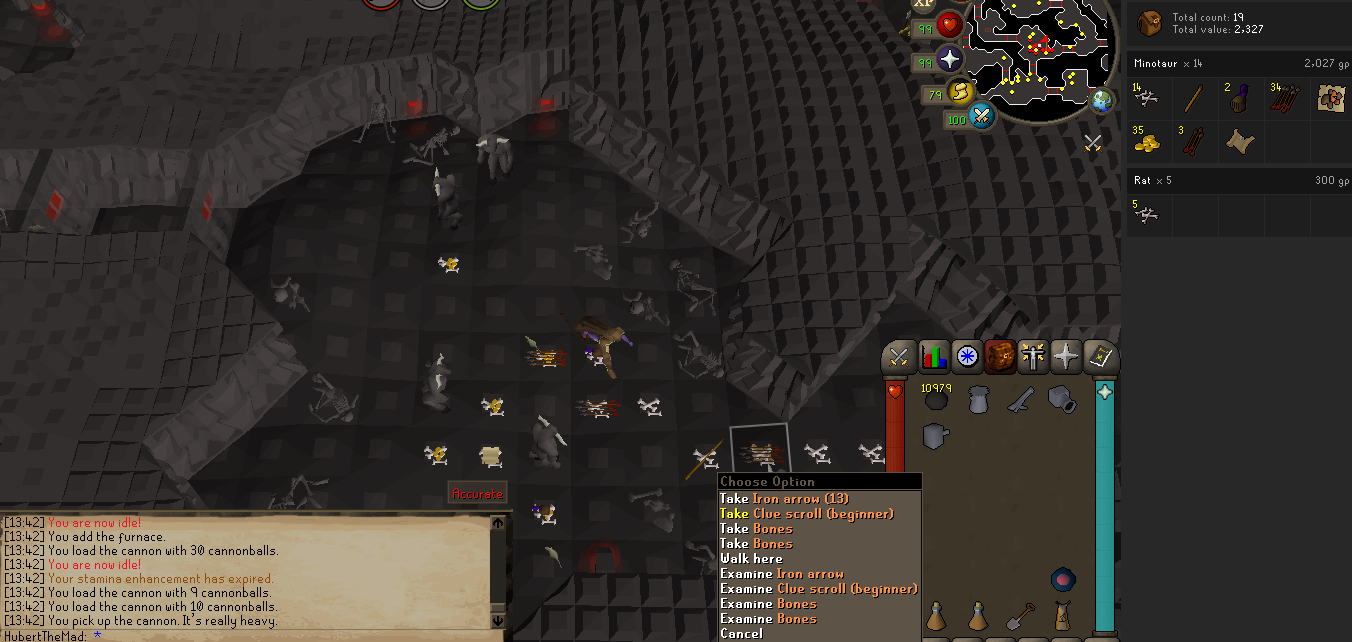Open the world map globe icon
The height and width of the screenshot is (642, 1352).
(x=1102, y=101)
